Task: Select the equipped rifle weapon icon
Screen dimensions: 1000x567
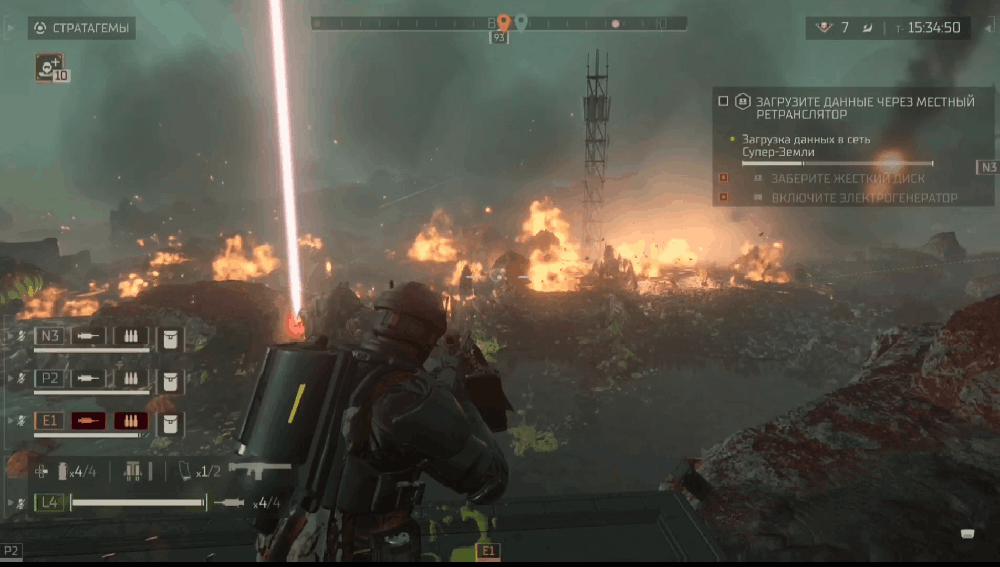Action: (259, 469)
